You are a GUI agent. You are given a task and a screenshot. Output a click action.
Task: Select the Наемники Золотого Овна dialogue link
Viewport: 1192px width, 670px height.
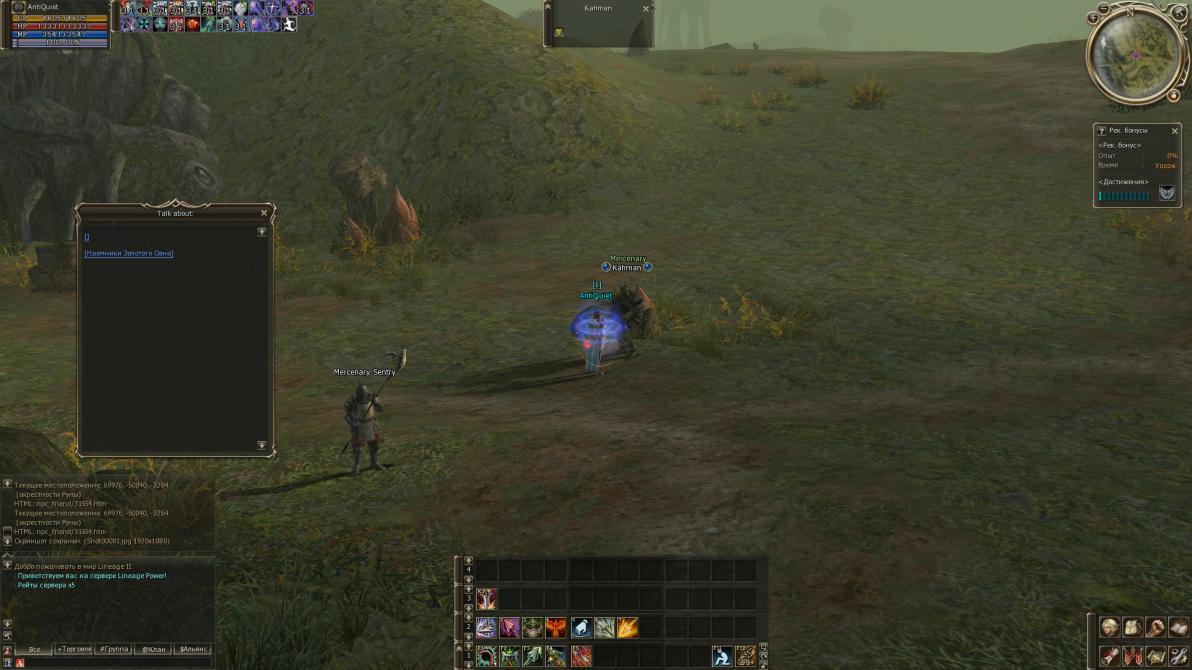tap(129, 254)
